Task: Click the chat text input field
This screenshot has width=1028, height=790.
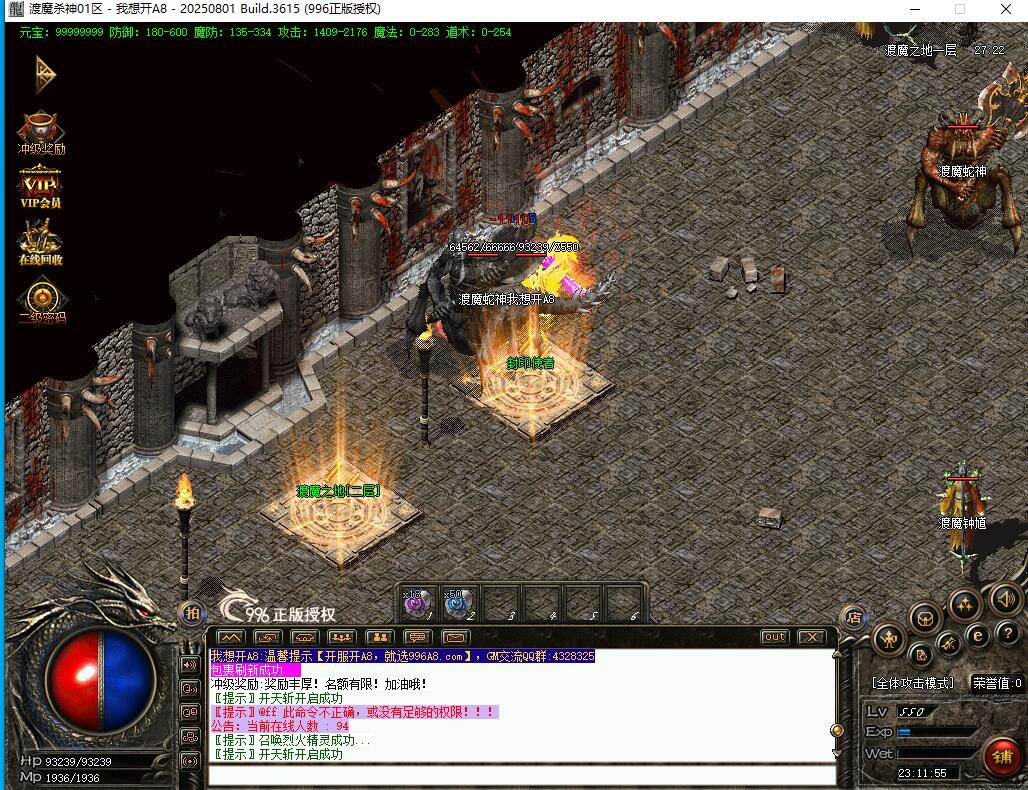Action: click(x=520, y=774)
